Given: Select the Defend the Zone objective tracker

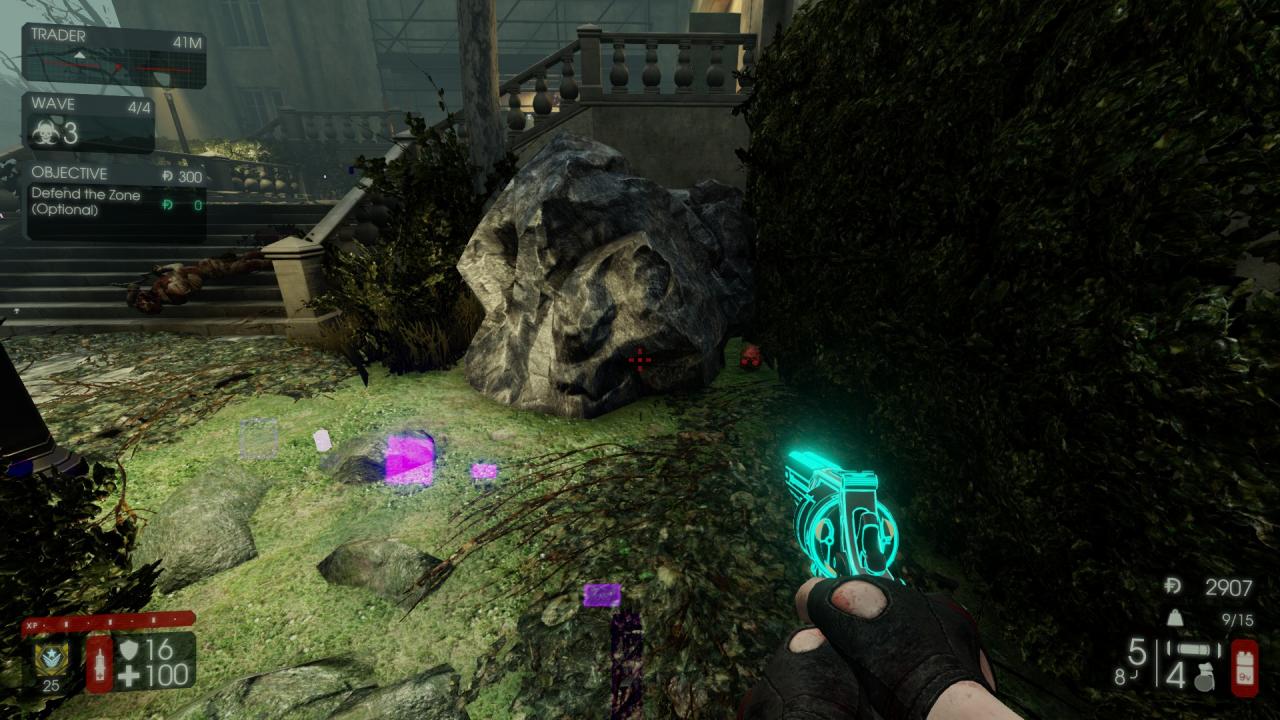Looking at the screenshot, I should tap(116, 202).
